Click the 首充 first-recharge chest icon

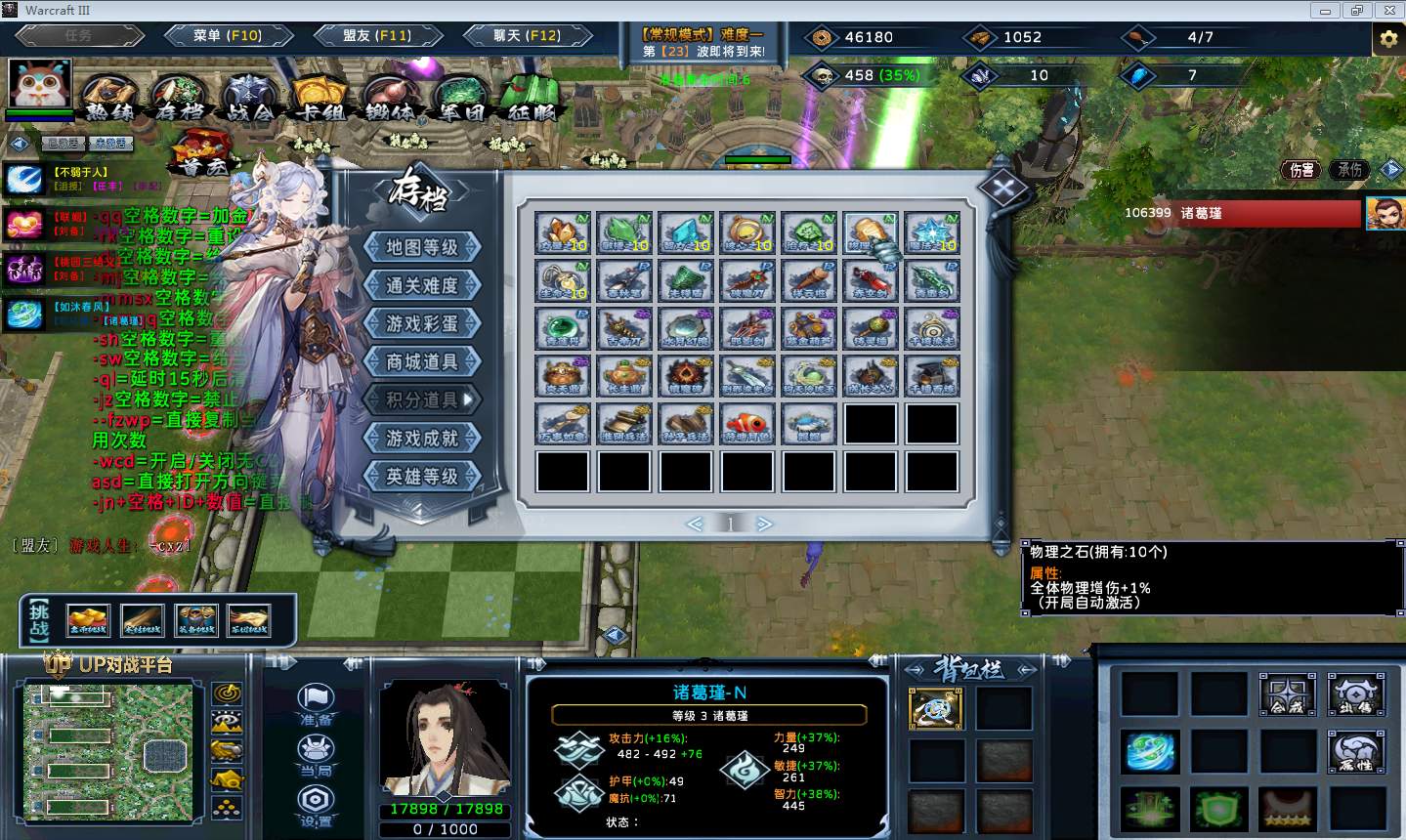coord(203,154)
